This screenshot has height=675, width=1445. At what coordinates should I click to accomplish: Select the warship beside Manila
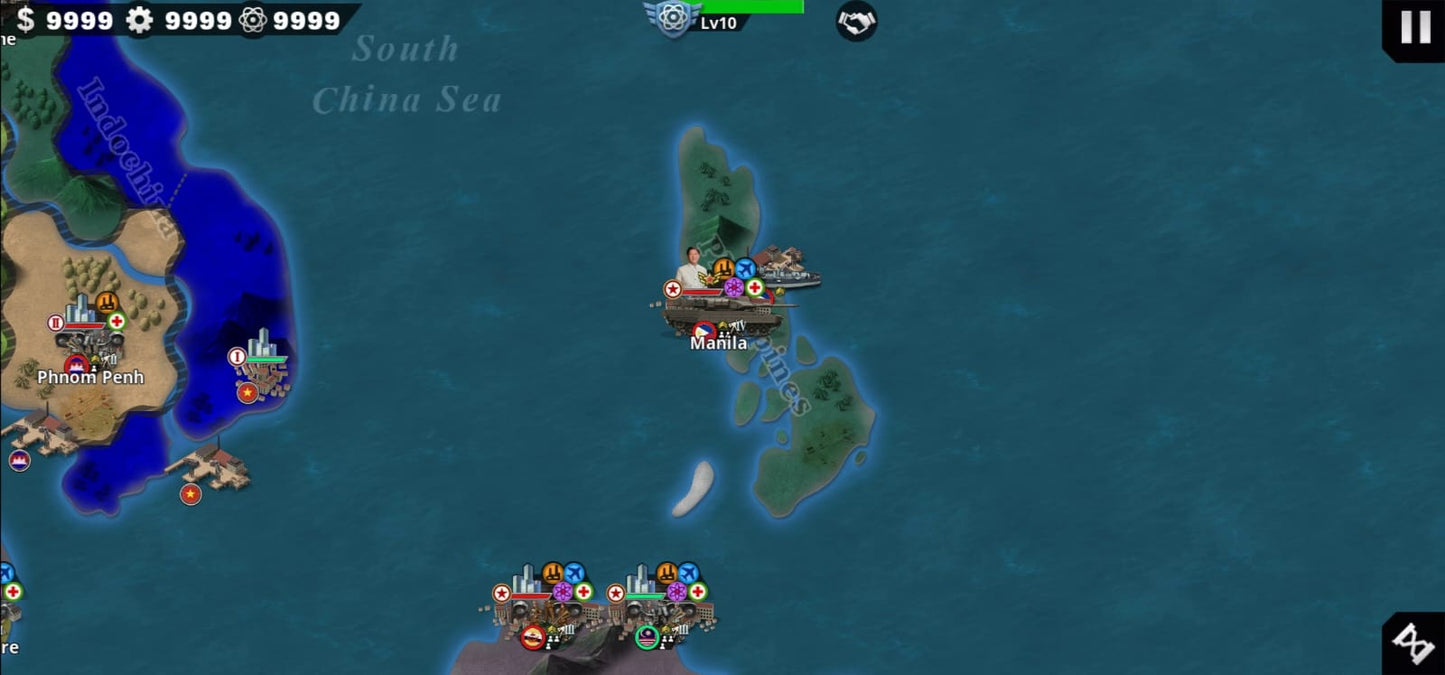(x=788, y=269)
